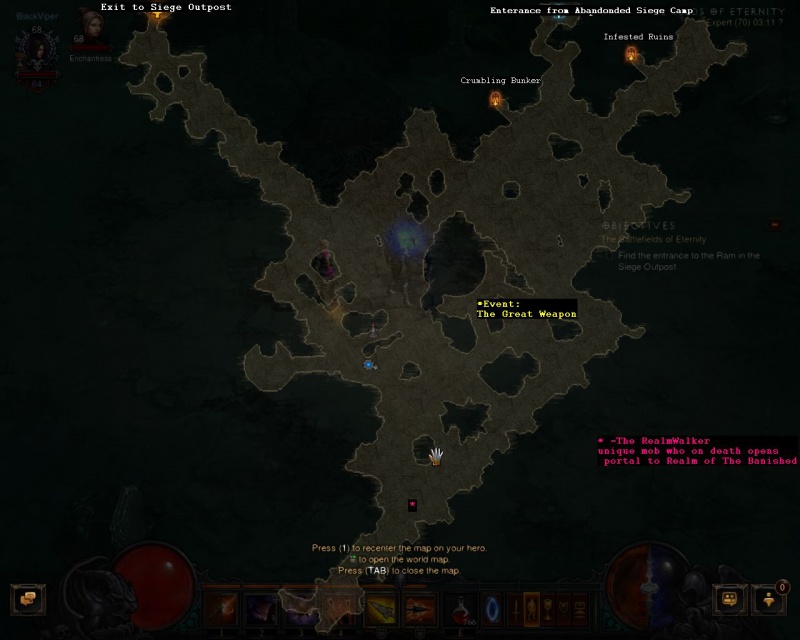Click the yellow hand event marker

click(x=436, y=457)
